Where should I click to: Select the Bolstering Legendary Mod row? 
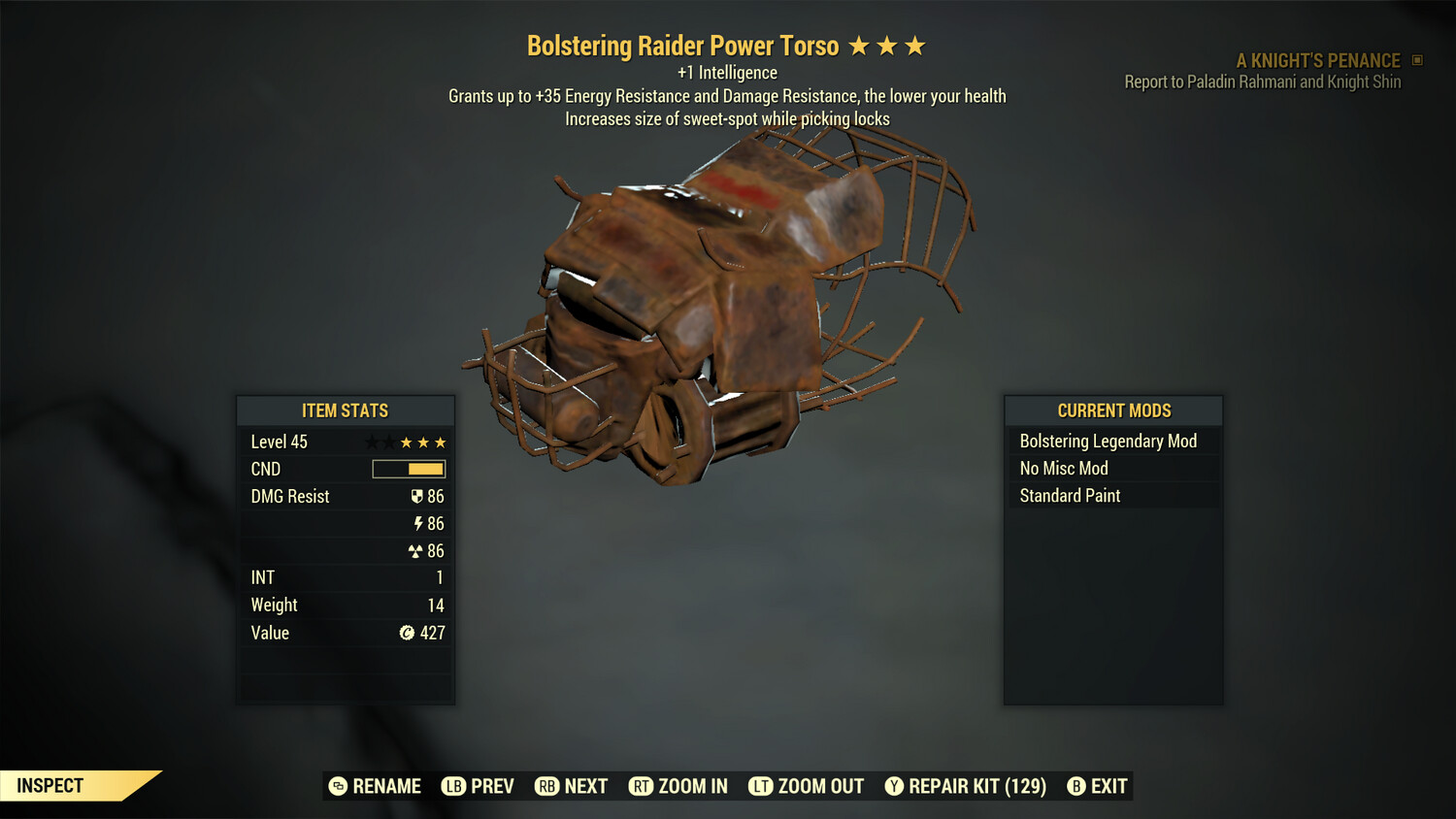(x=1112, y=442)
